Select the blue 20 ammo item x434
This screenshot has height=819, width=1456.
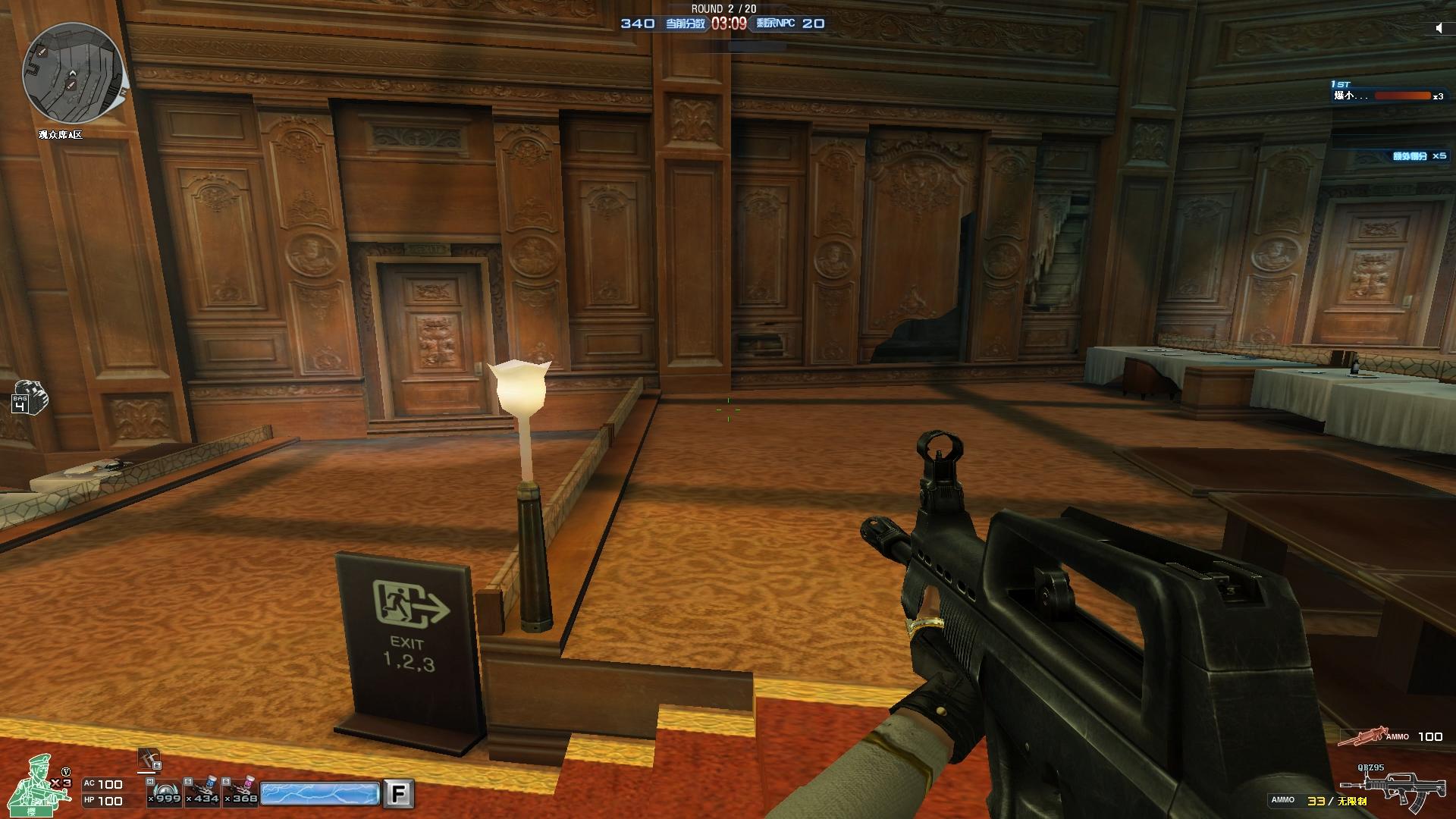click(203, 791)
